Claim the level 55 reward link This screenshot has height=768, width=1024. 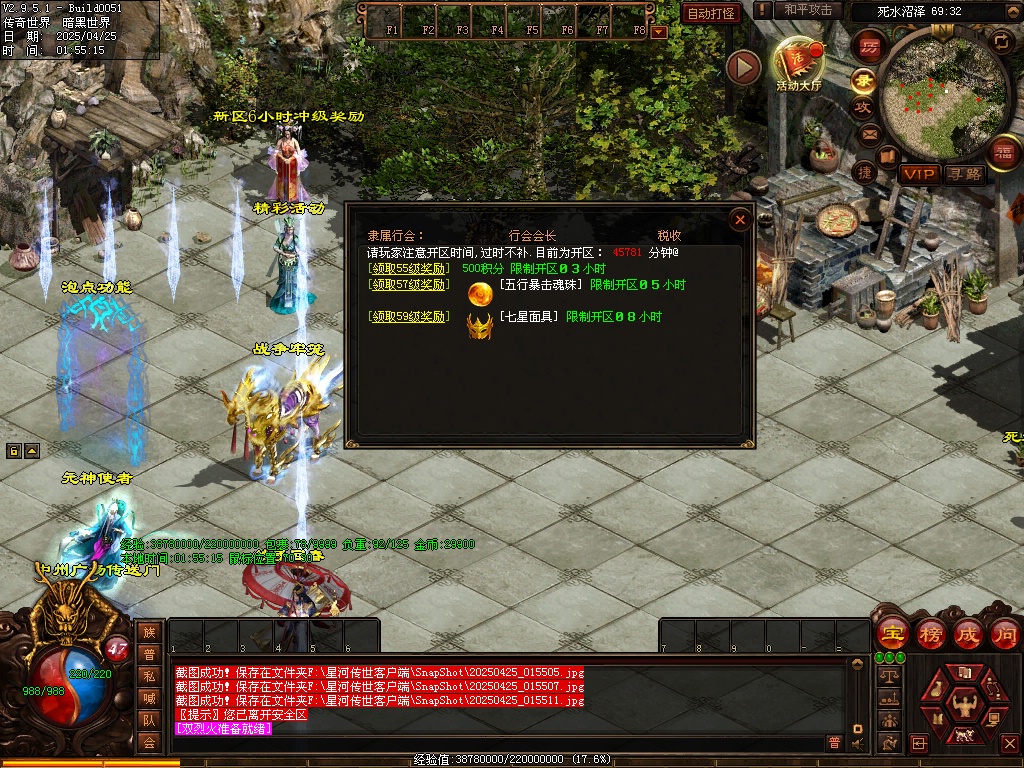coord(408,269)
